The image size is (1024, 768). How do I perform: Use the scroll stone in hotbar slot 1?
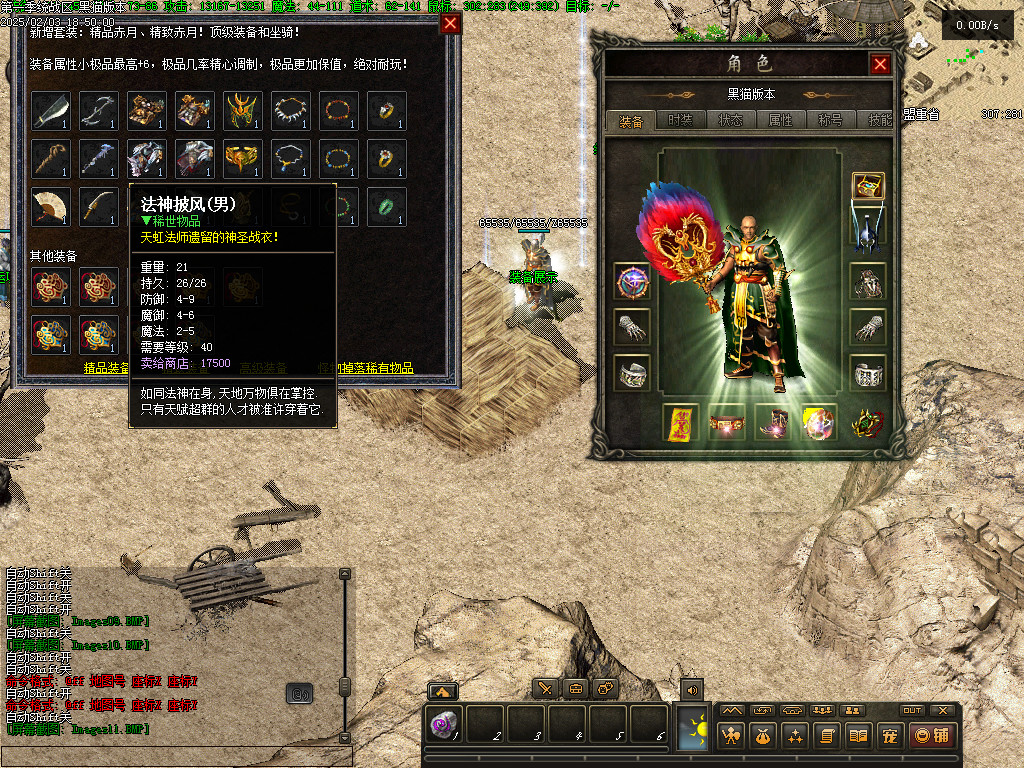click(444, 724)
